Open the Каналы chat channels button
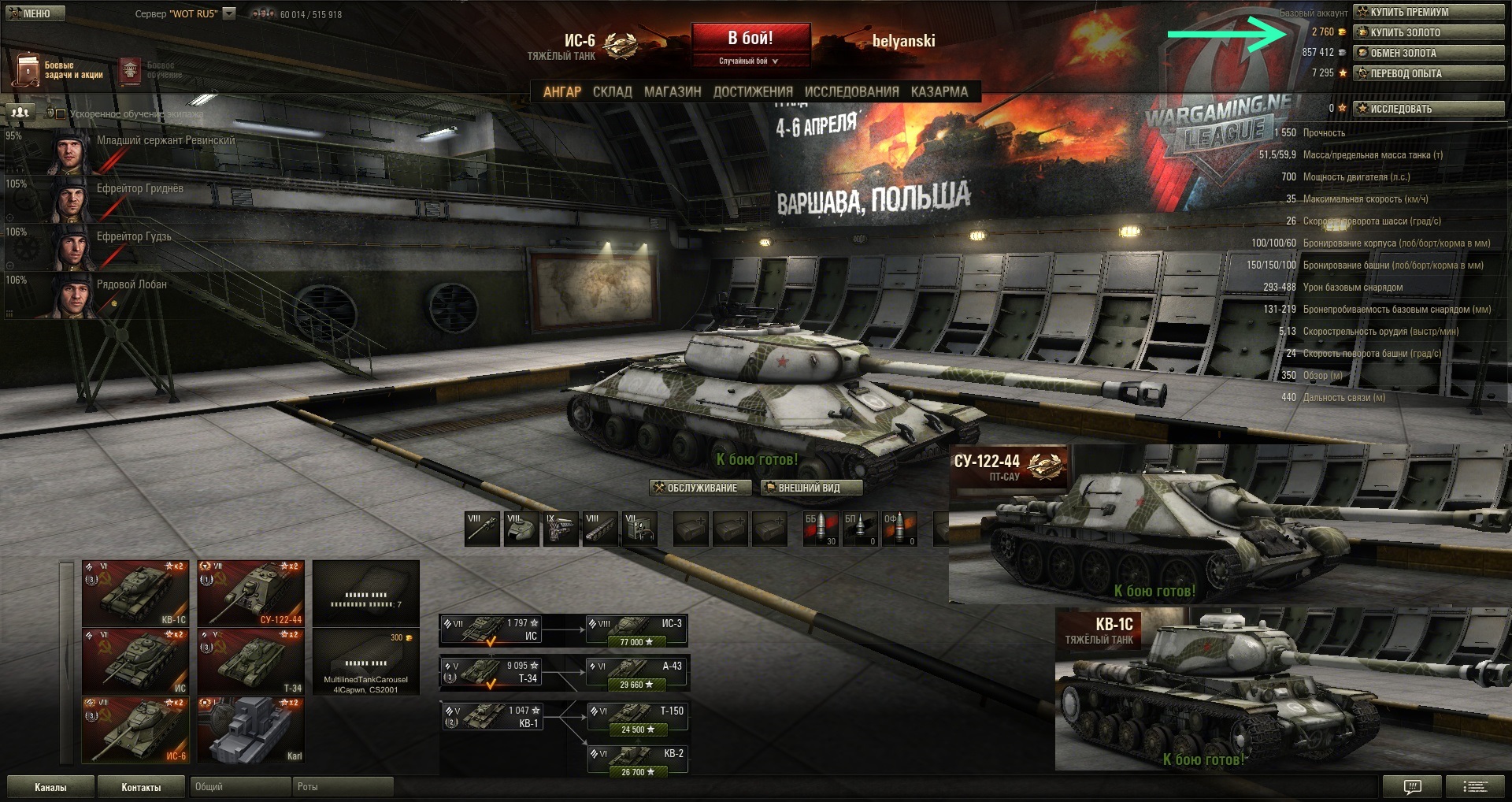Screen dimensions: 1512x802 point(50,787)
